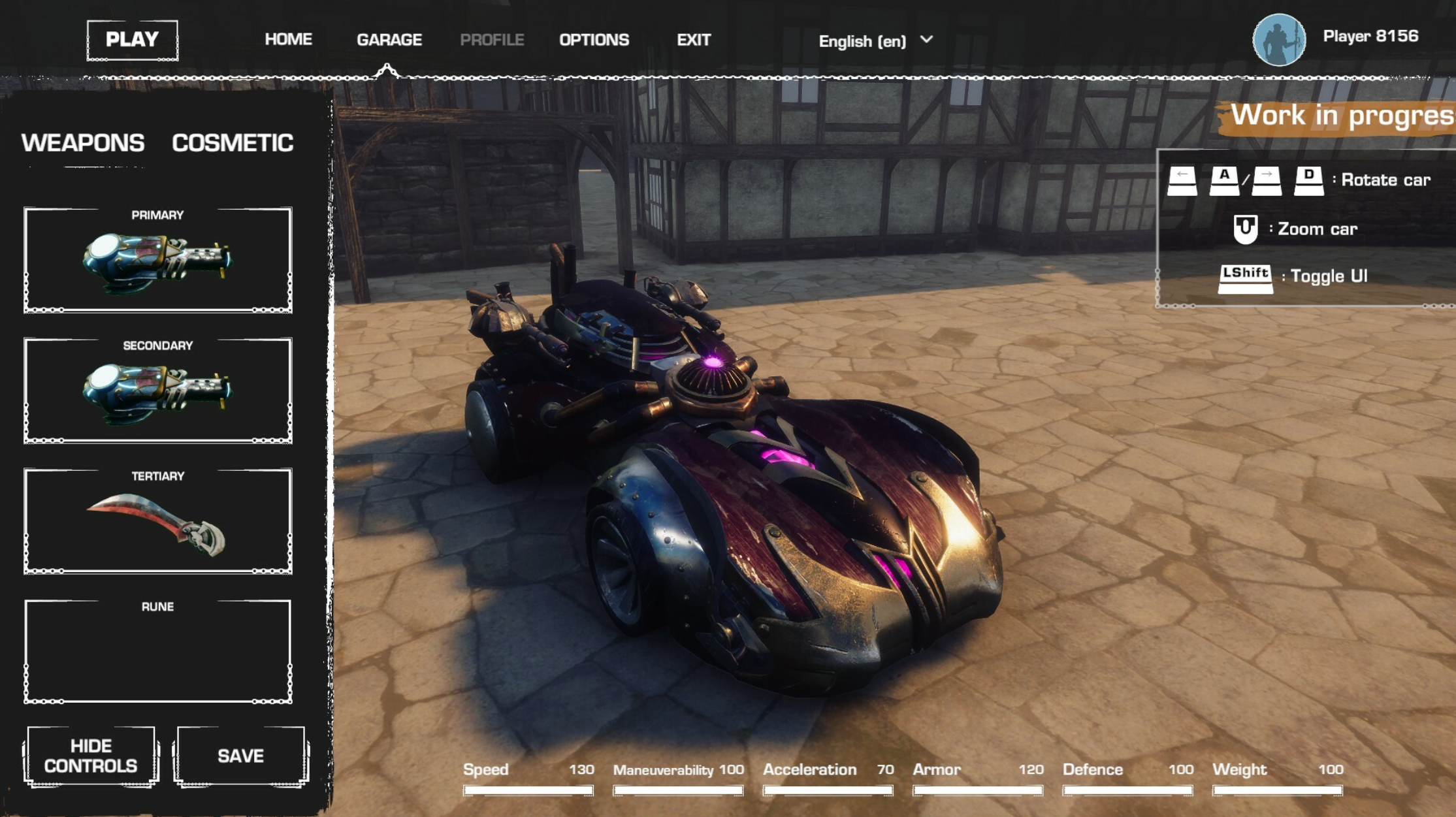1456x817 pixels.
Task: Click the A key rotate icon
Action: coord(1223,180)
